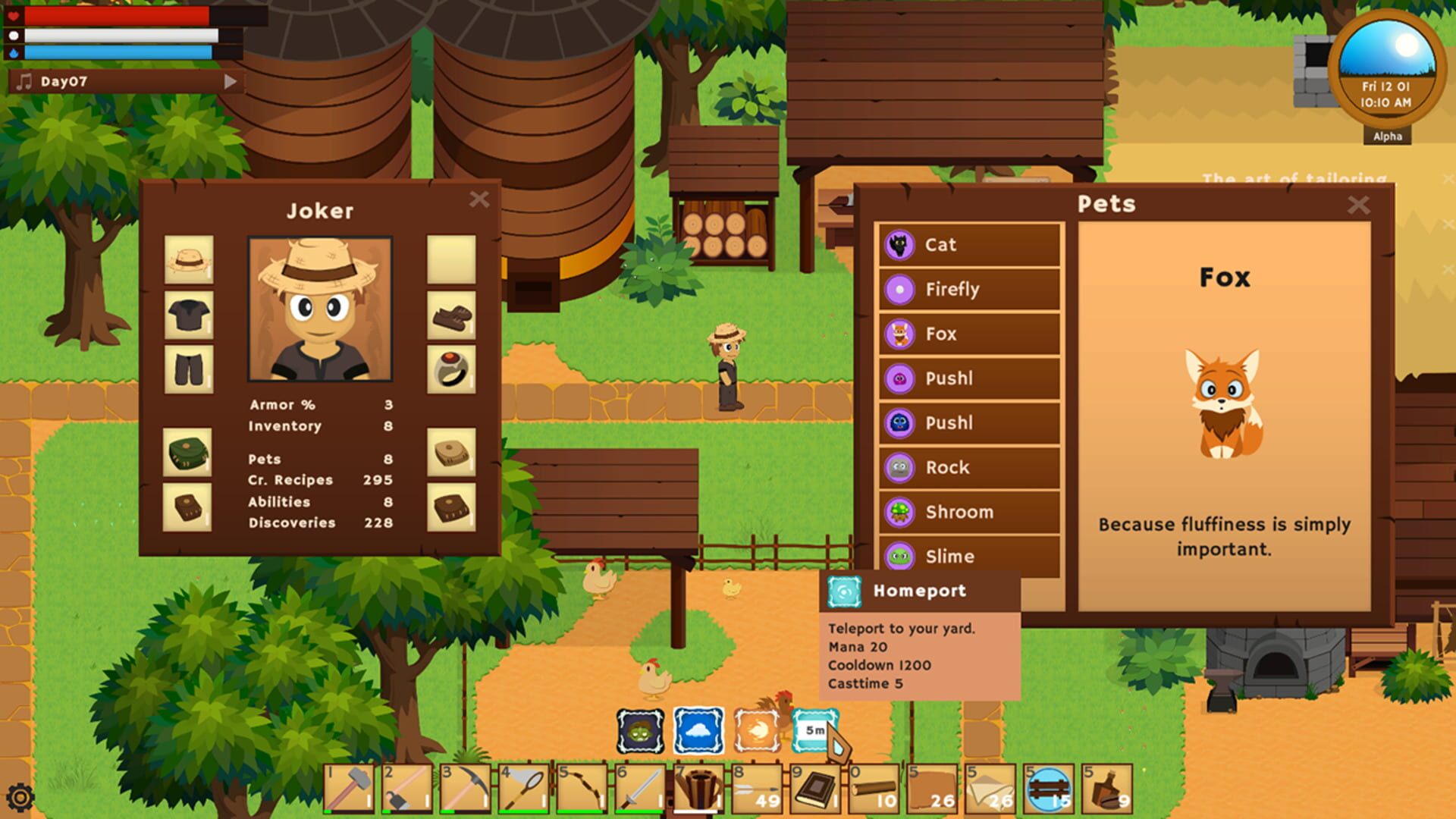Select the Firefly pet
1456x819 pixels.
969,290
